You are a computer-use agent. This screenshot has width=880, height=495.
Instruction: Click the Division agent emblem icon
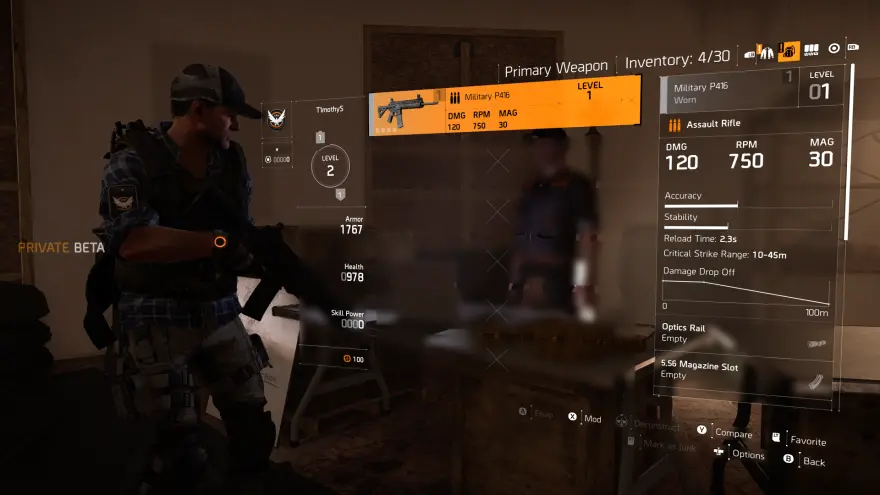pos(277,118)
